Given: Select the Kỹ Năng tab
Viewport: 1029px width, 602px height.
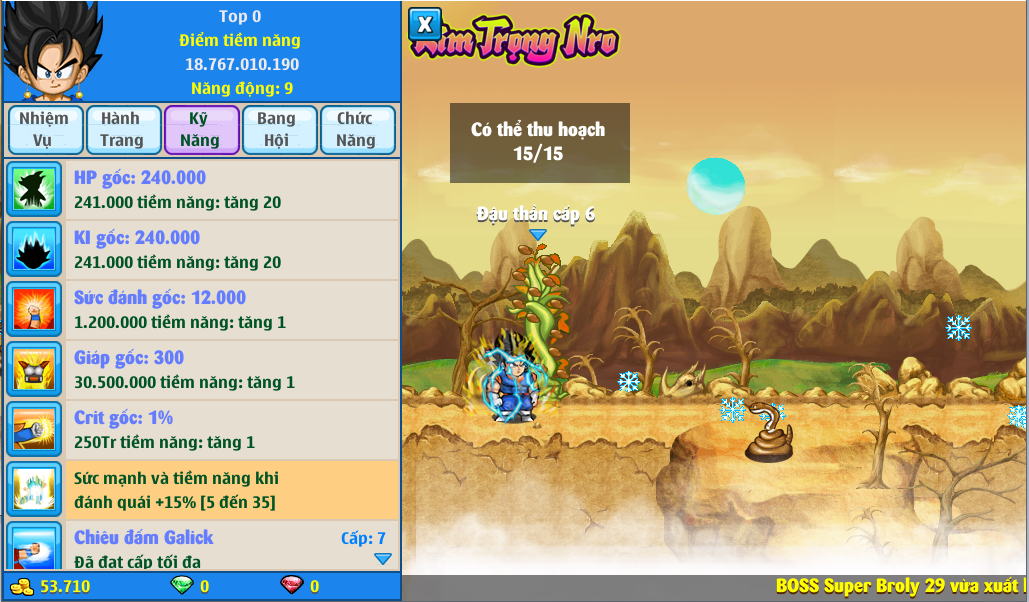Looking at the screenshot, I should pos(201,130).
